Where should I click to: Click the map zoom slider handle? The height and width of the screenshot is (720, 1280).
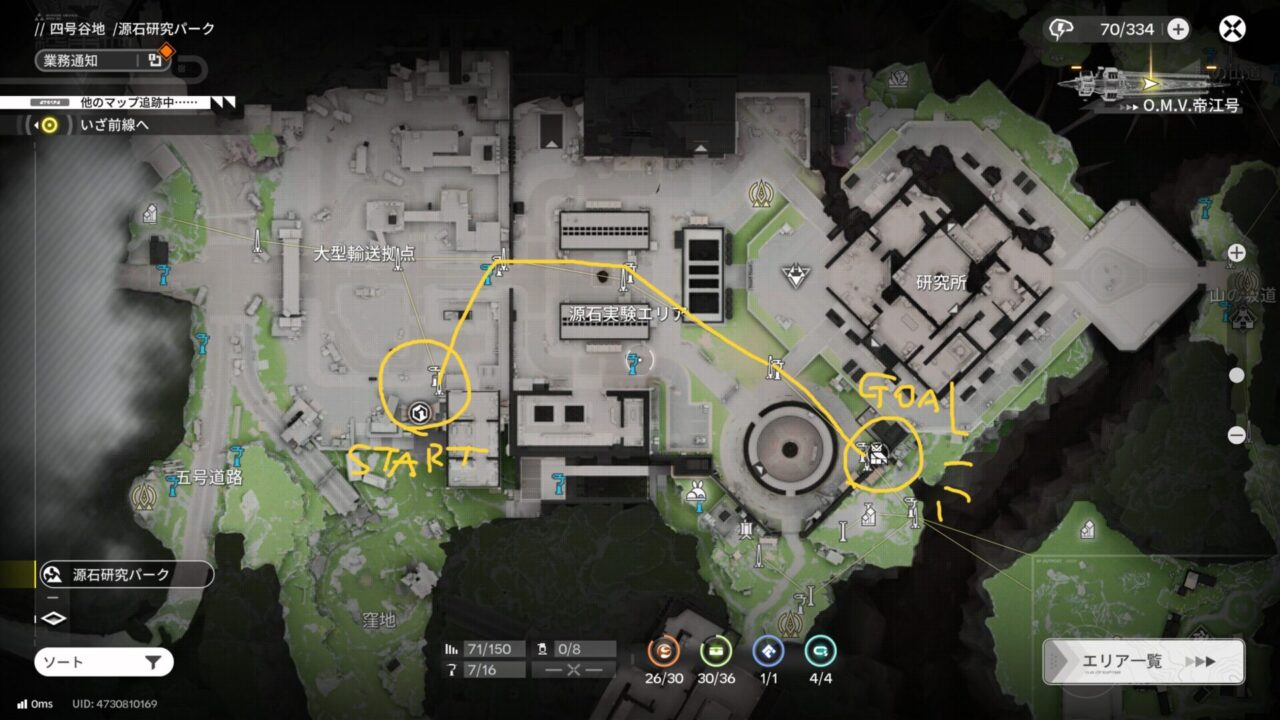click(x=1237, y=376)
